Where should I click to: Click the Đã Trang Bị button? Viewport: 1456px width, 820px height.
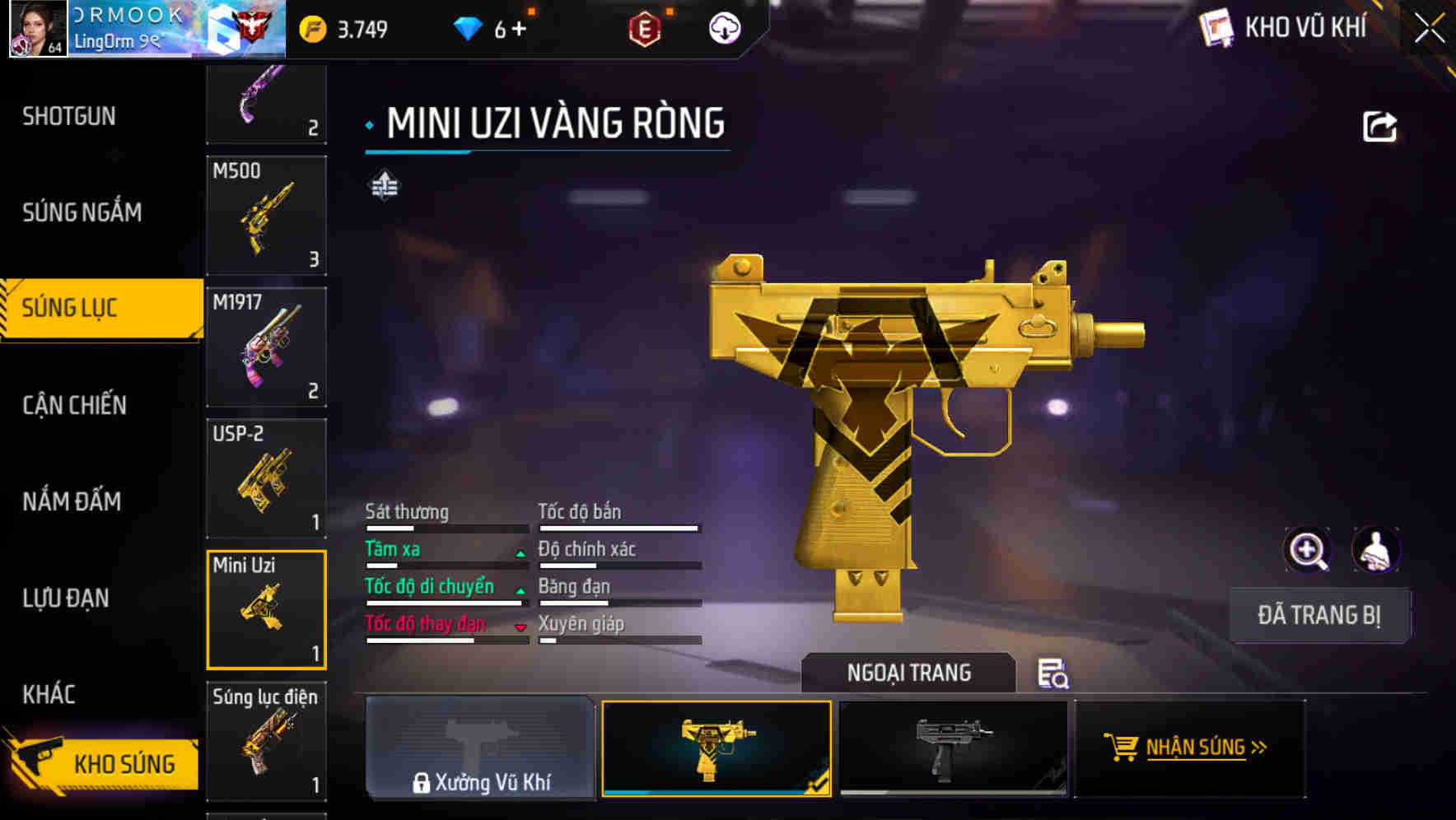point(1318,615)
